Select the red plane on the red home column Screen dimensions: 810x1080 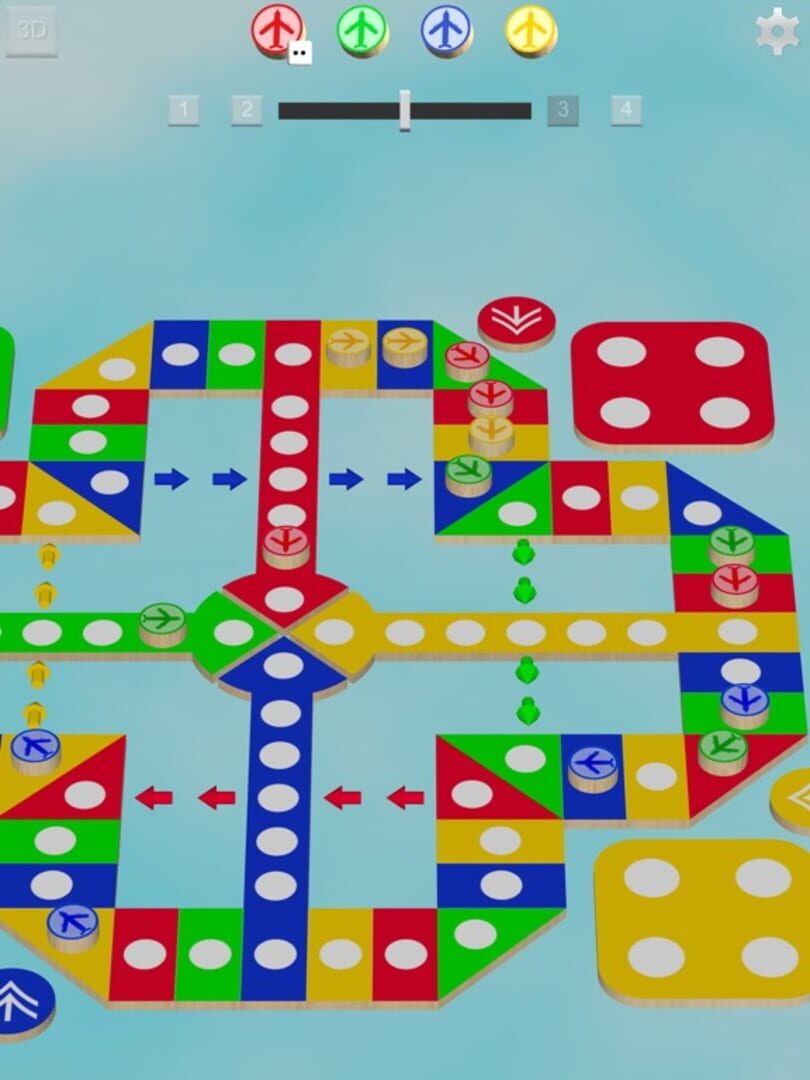point(286,545)
